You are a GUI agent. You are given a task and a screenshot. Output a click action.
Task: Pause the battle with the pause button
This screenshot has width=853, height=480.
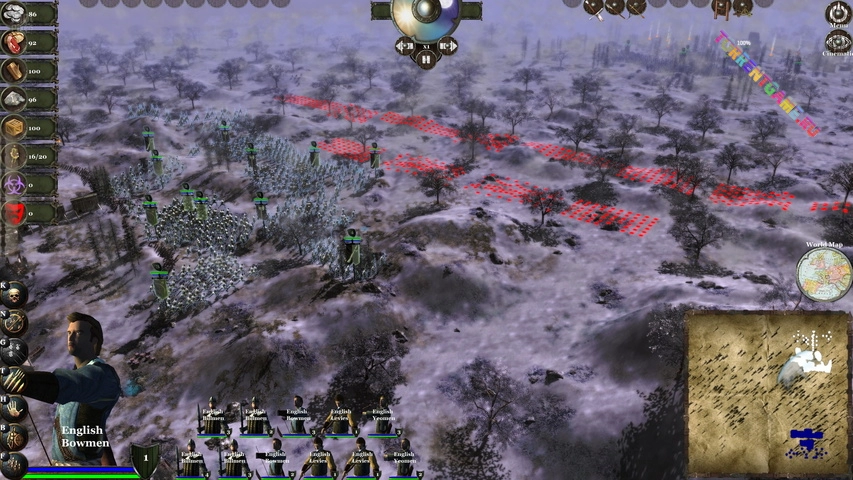(425, 60)
